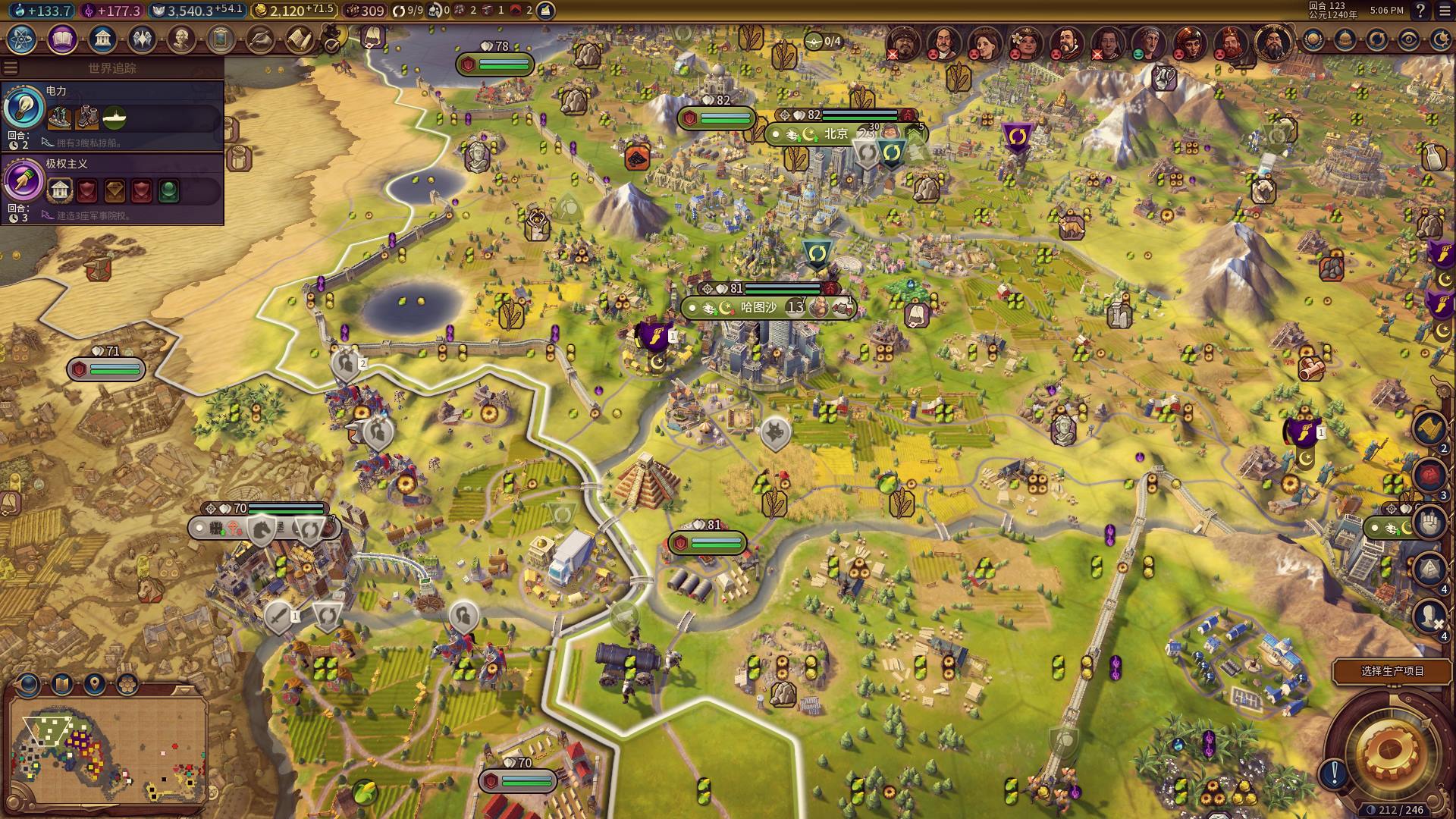Open the Great Works painting icon
The image size is (1456, 819).
220,39
